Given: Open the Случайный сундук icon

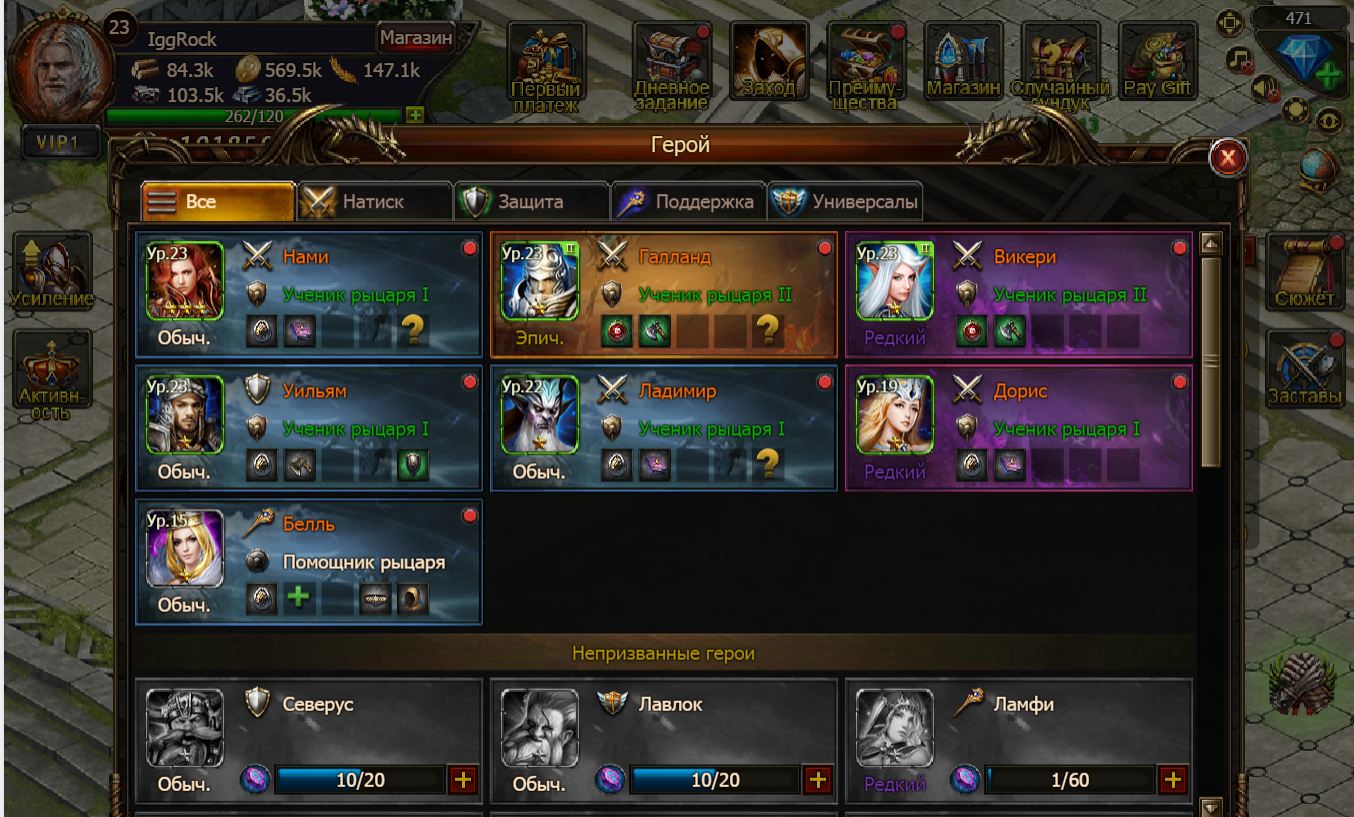Looking at the screenshot, I should point(1060,62).
